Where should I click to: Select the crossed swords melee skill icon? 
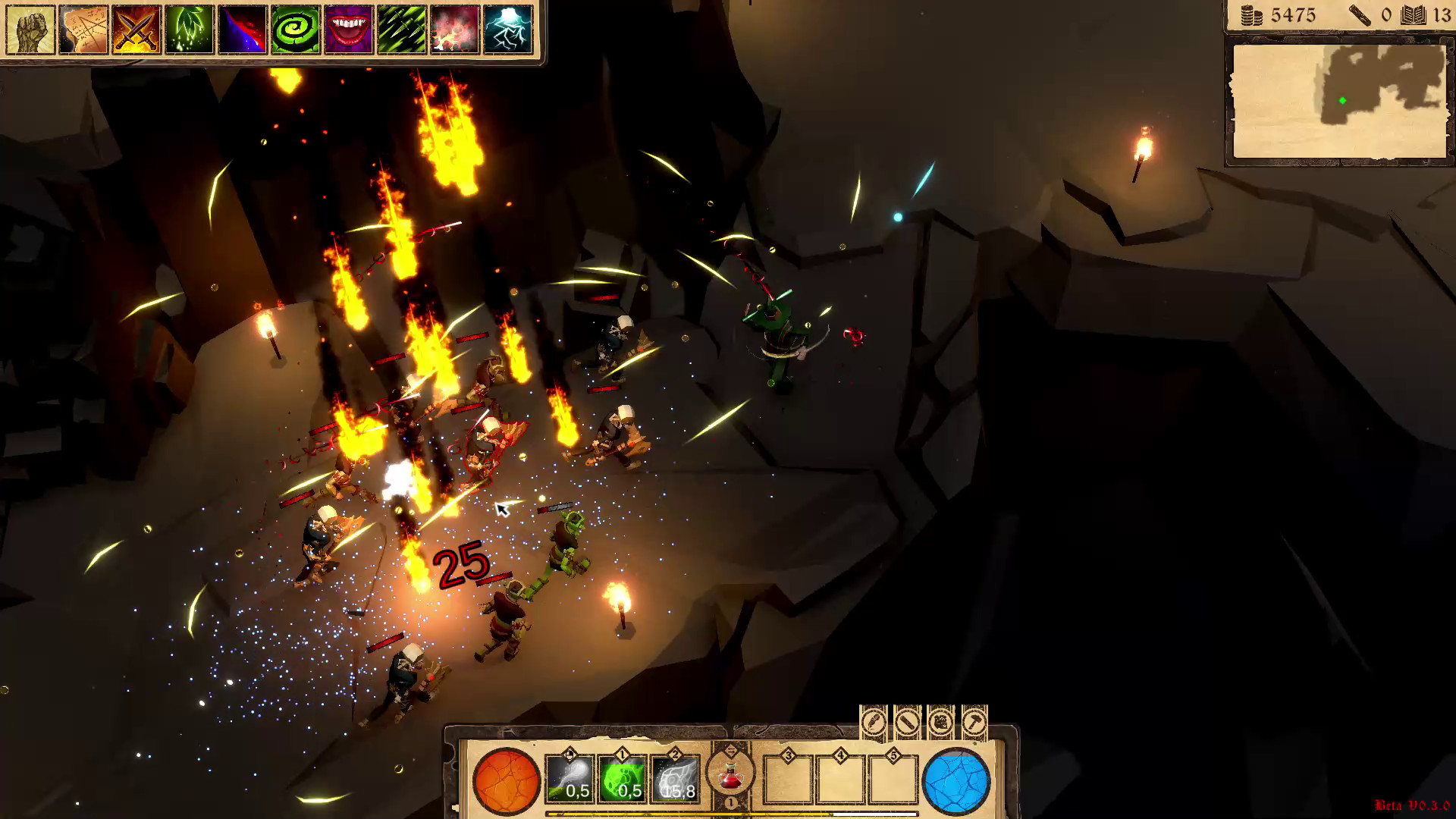pyautogui.click(x=136, y=29)
